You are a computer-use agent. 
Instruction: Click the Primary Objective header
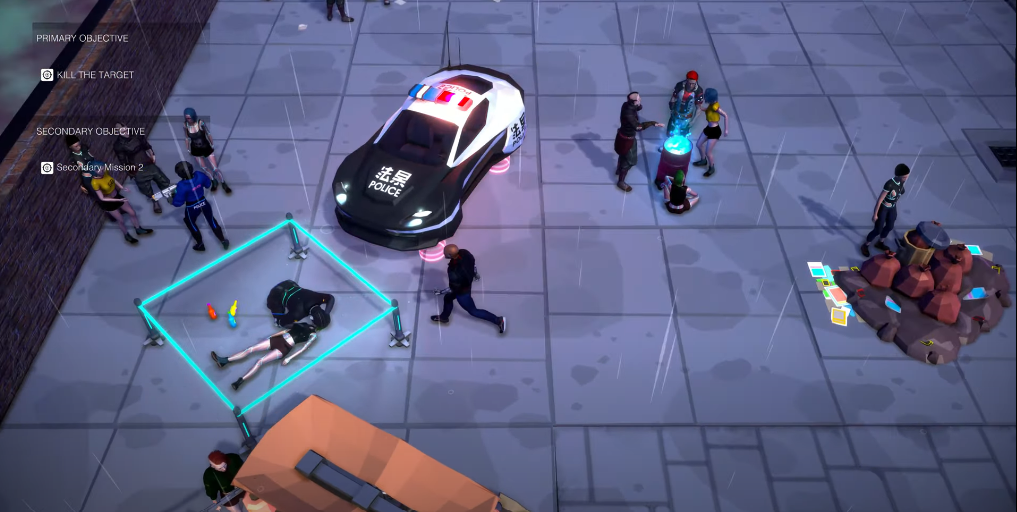pos(82,38)
